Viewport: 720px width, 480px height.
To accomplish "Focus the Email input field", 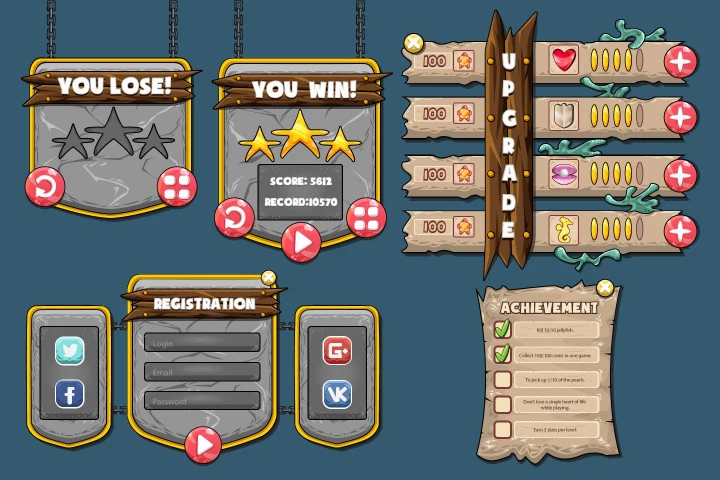I will click(202, 372).
